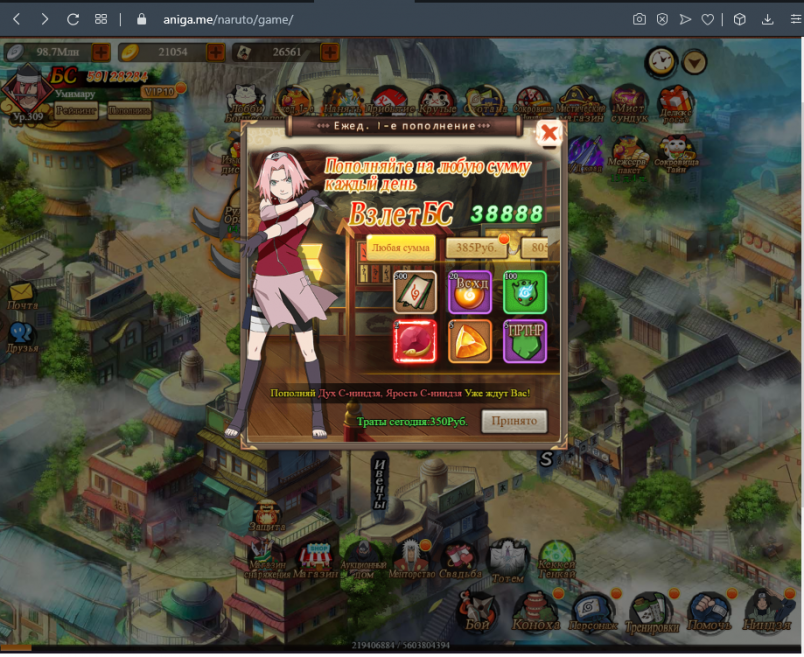Click the clock icon at top right
The width and height of the screenshot is (804, 657).
pyautogui.click(x=660, y=62)
